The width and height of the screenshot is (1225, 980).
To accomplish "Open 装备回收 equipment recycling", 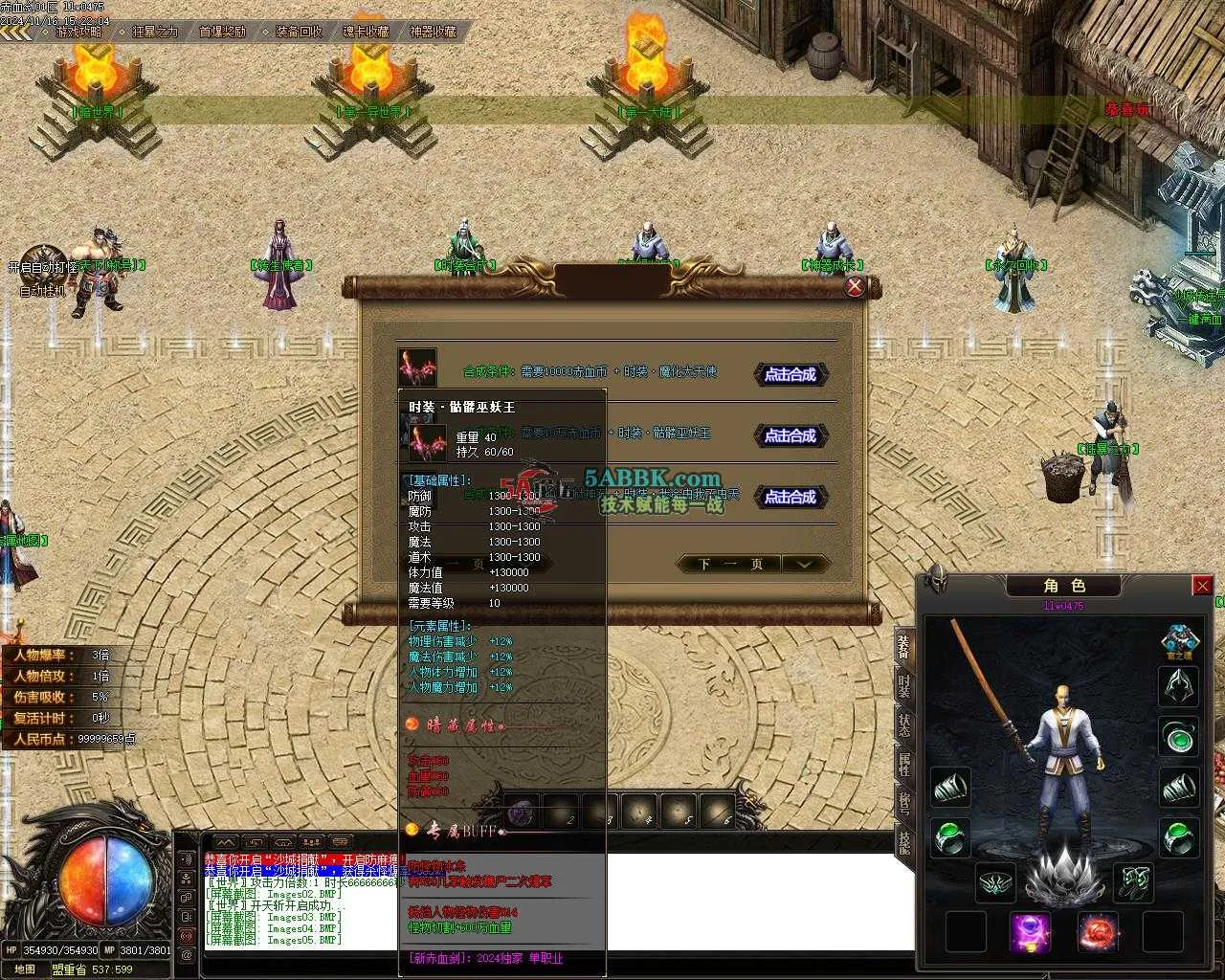I will coord(299,32).
